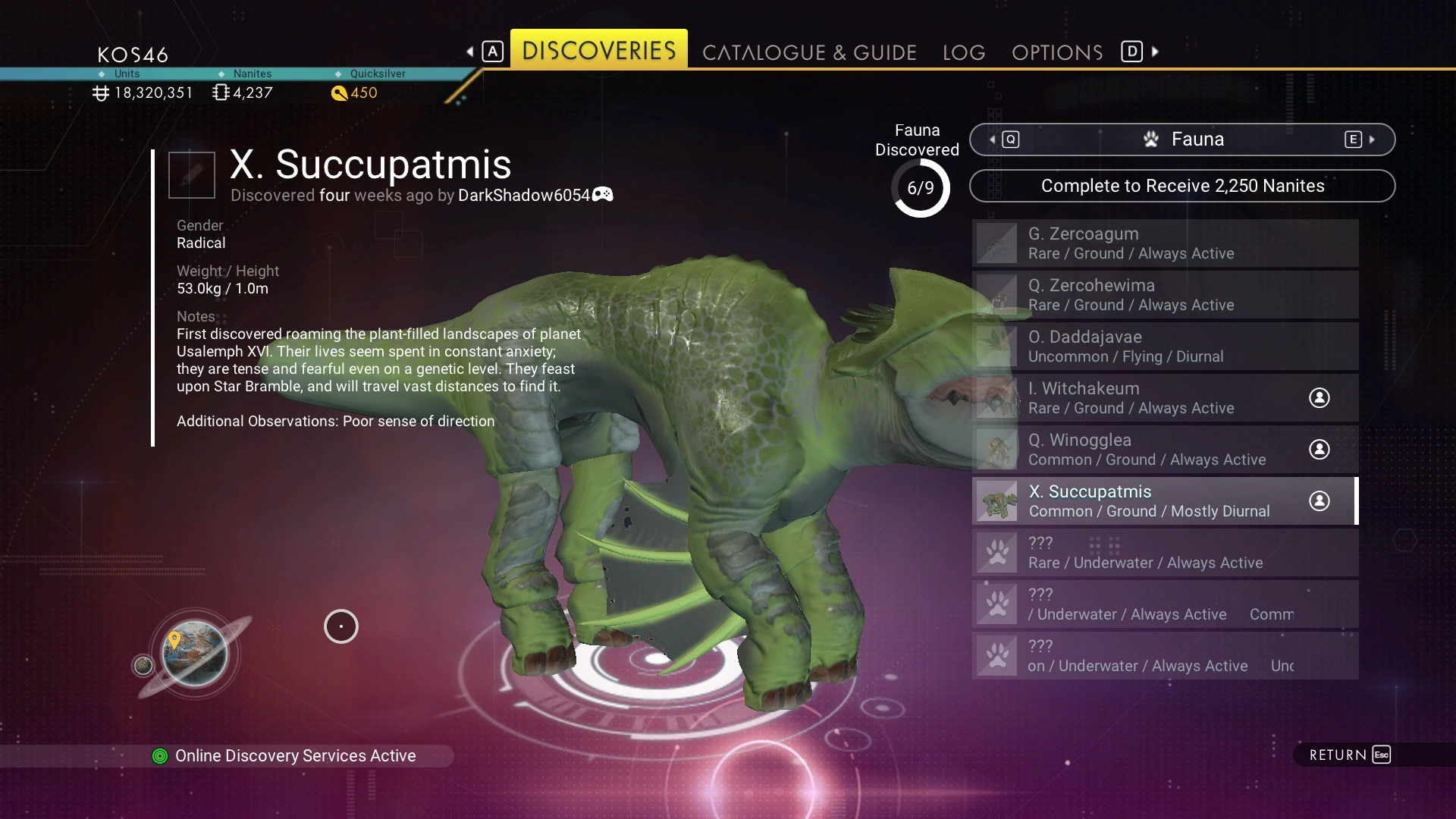The image size is (1456, 819).
Task: Show O. Daddajavae flying creature details
Action: click(1165, 347)
